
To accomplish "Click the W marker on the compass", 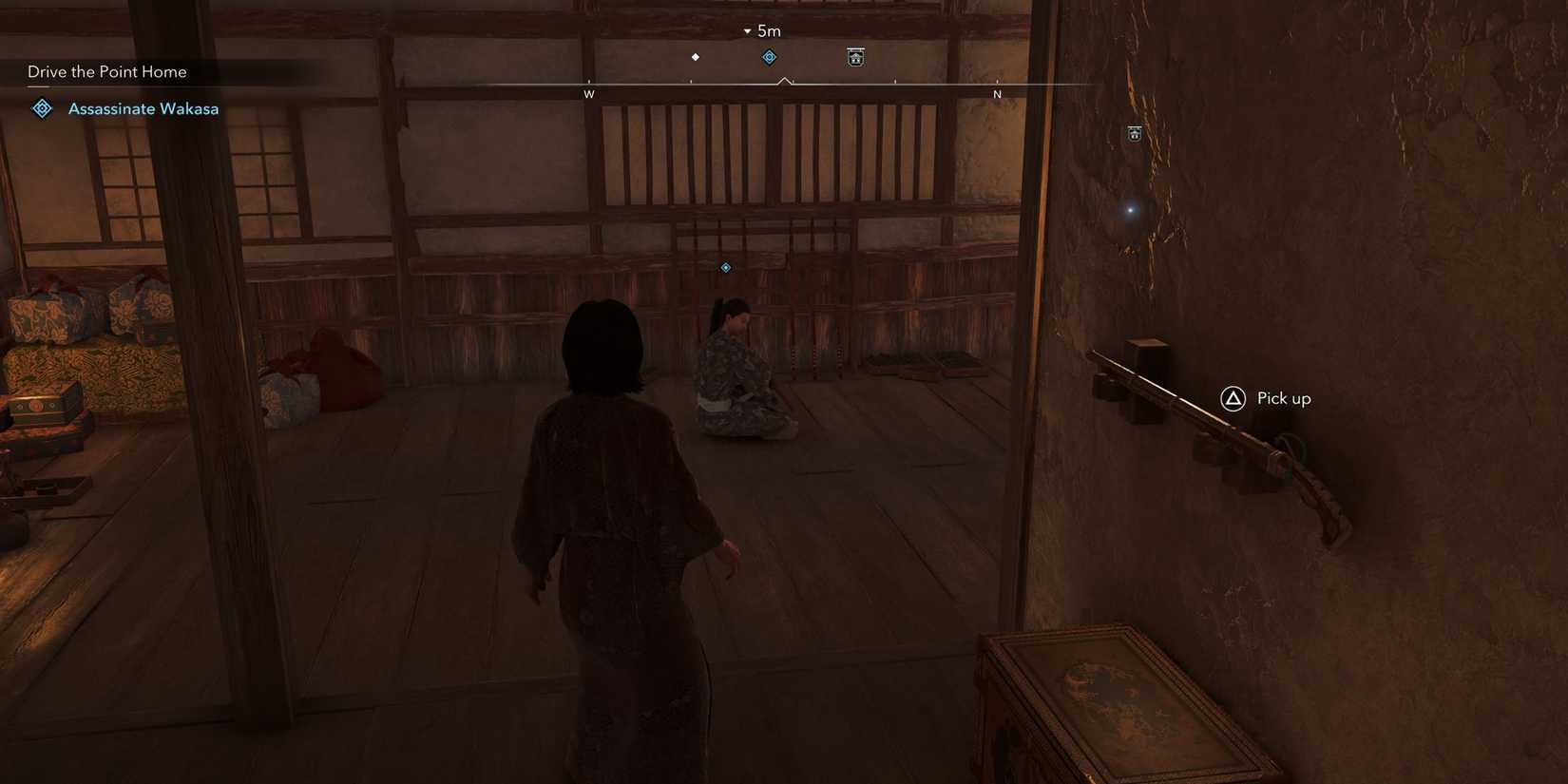I will 588,94.
